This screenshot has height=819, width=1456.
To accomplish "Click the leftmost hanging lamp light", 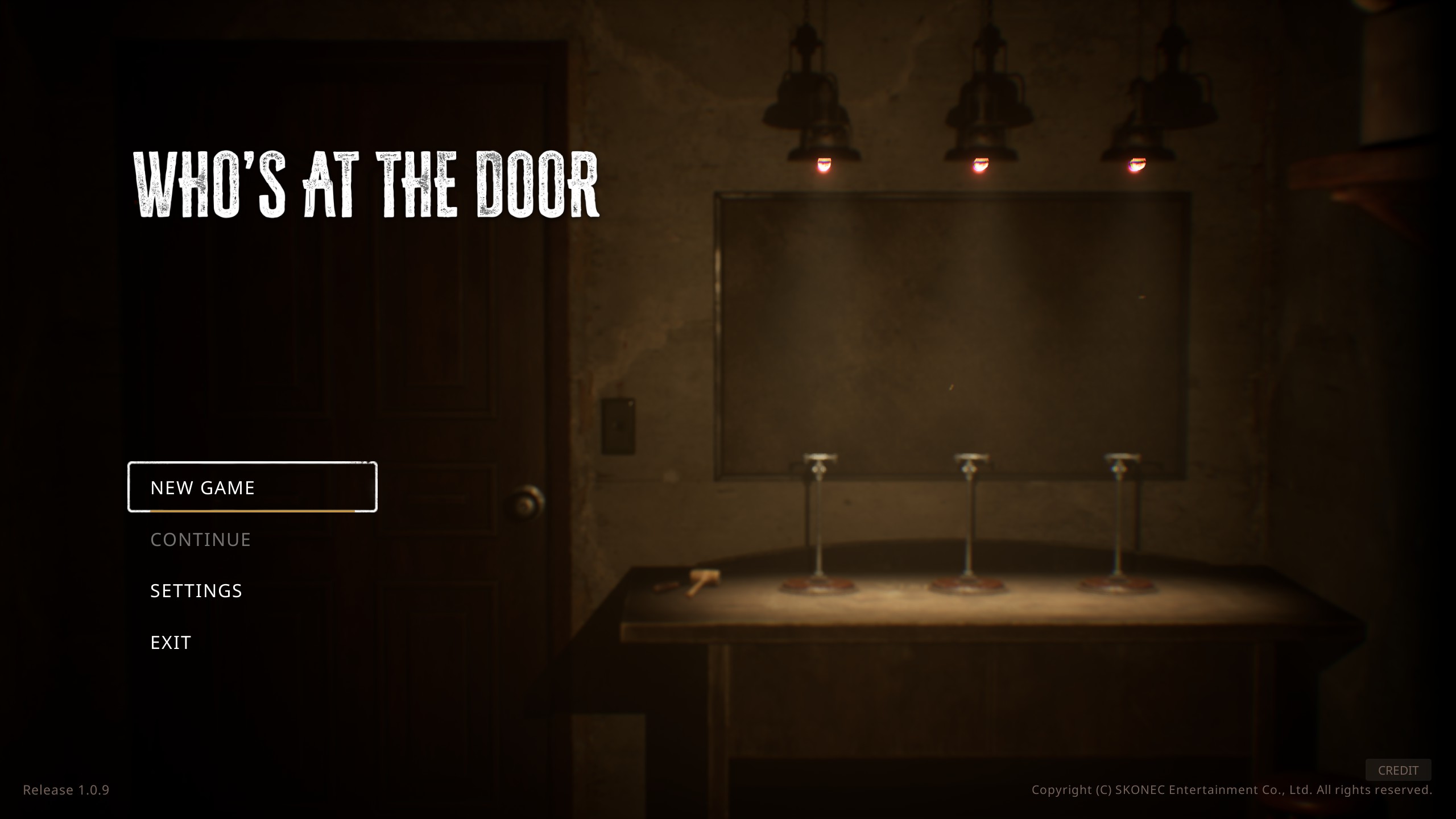I will click(824, 165).
